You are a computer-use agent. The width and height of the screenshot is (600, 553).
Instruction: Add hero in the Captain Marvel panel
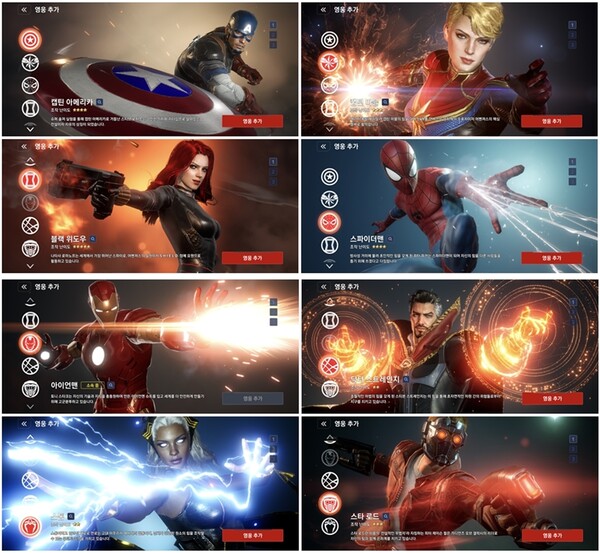click(551, 121)
